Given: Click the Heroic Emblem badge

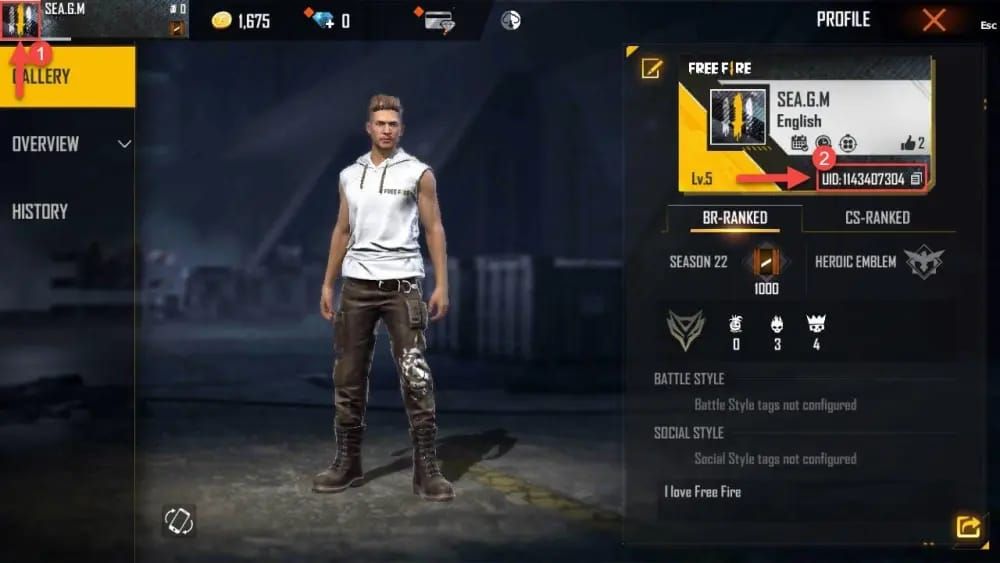Looking at the screenshot, I should tap(923, 262).
